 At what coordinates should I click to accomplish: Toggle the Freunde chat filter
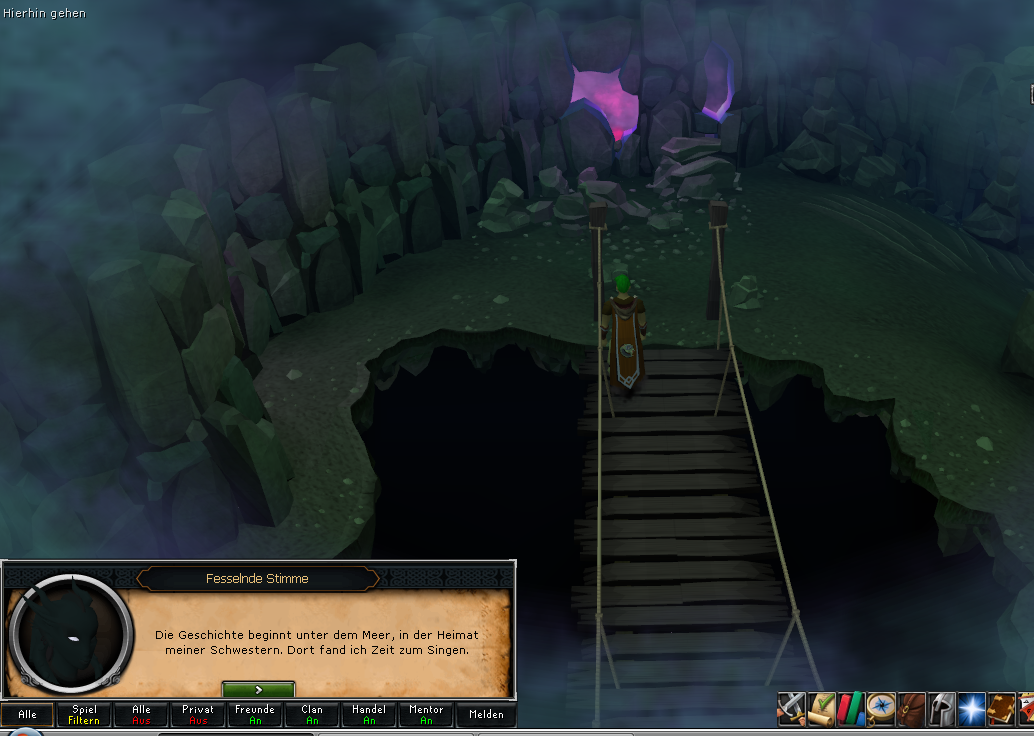tap(255, 715)
